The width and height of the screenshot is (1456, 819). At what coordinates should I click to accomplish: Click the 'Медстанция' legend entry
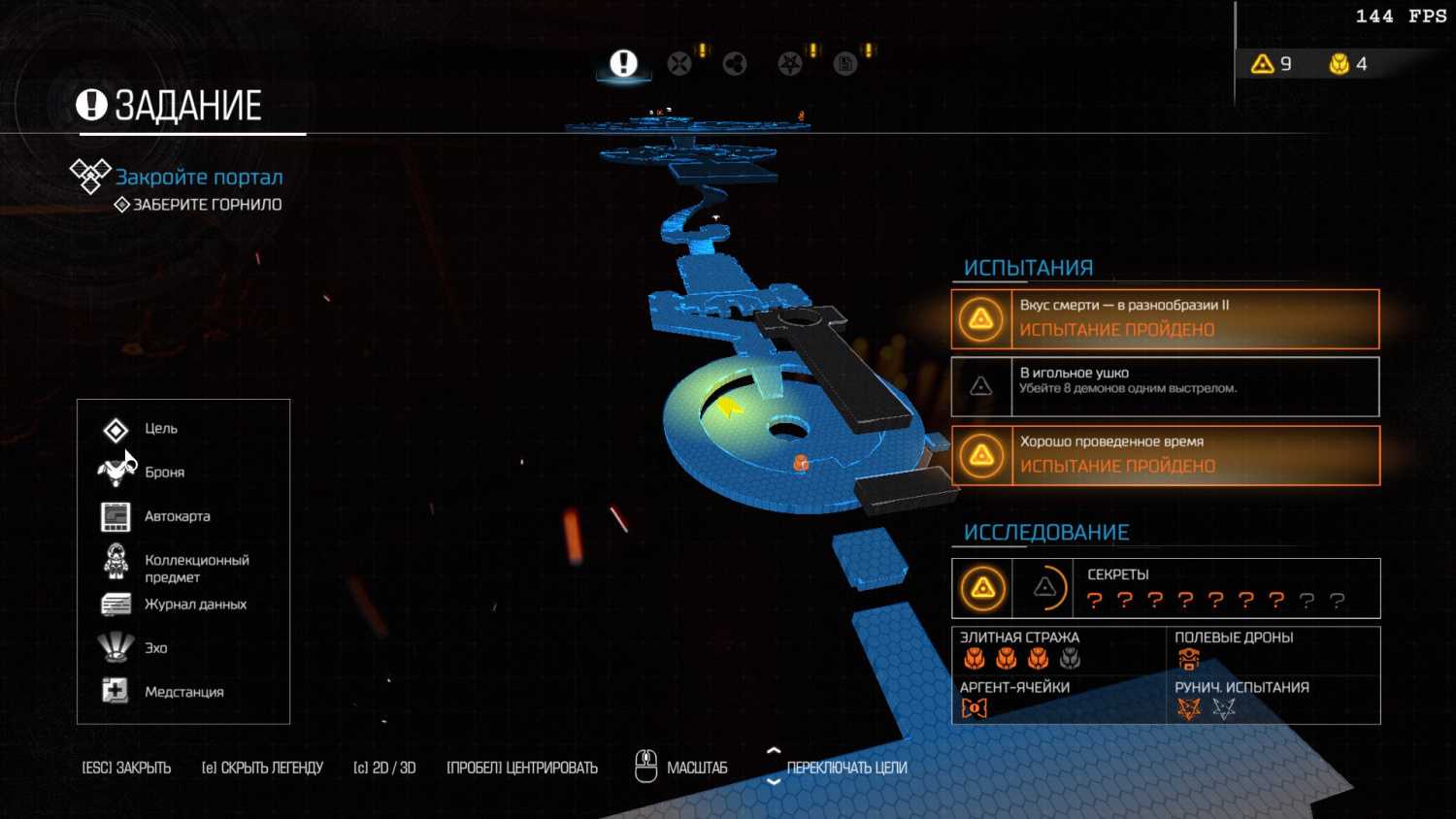[183, 692]
